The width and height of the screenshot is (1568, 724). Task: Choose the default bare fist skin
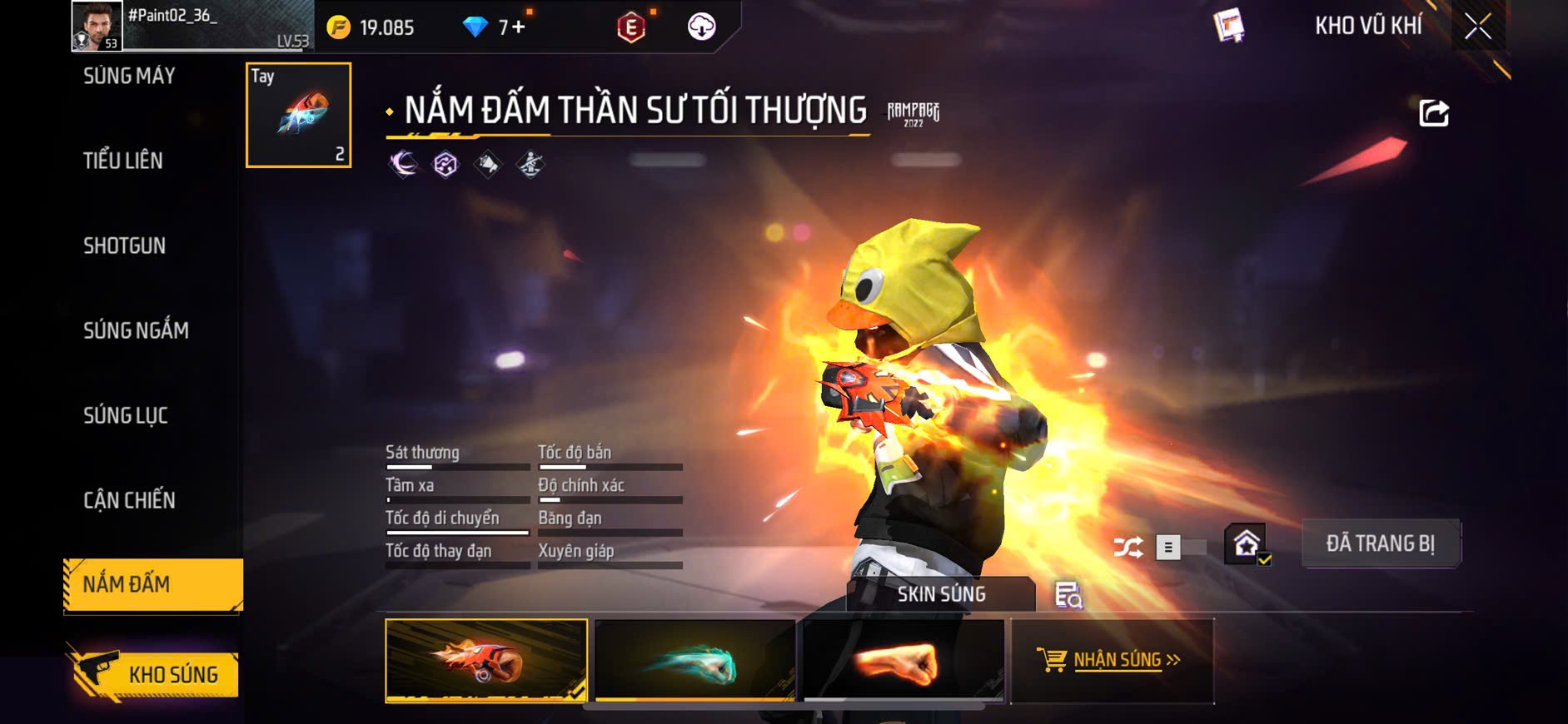903,661
